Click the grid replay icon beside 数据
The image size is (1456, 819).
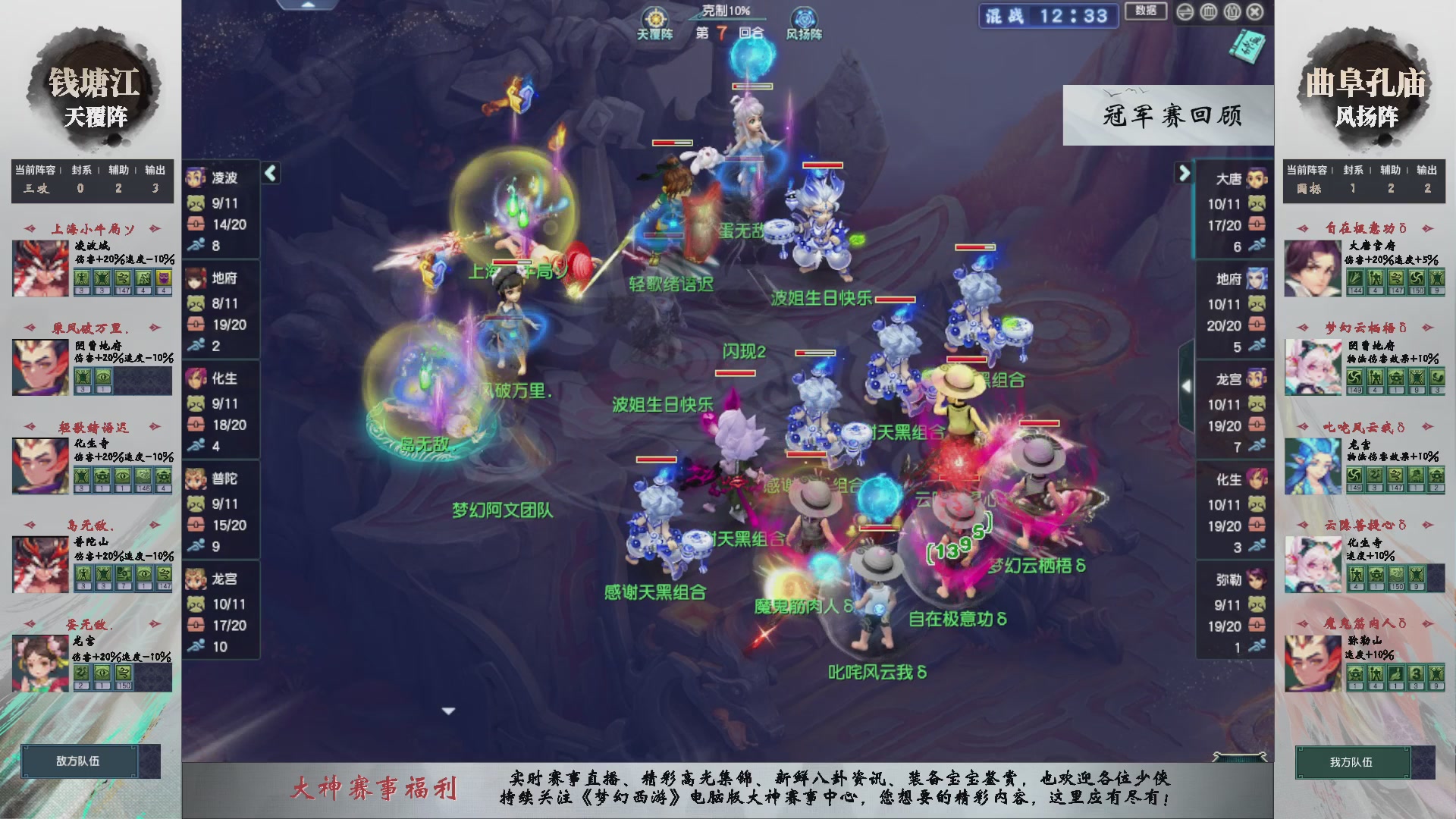point(1209,11)
